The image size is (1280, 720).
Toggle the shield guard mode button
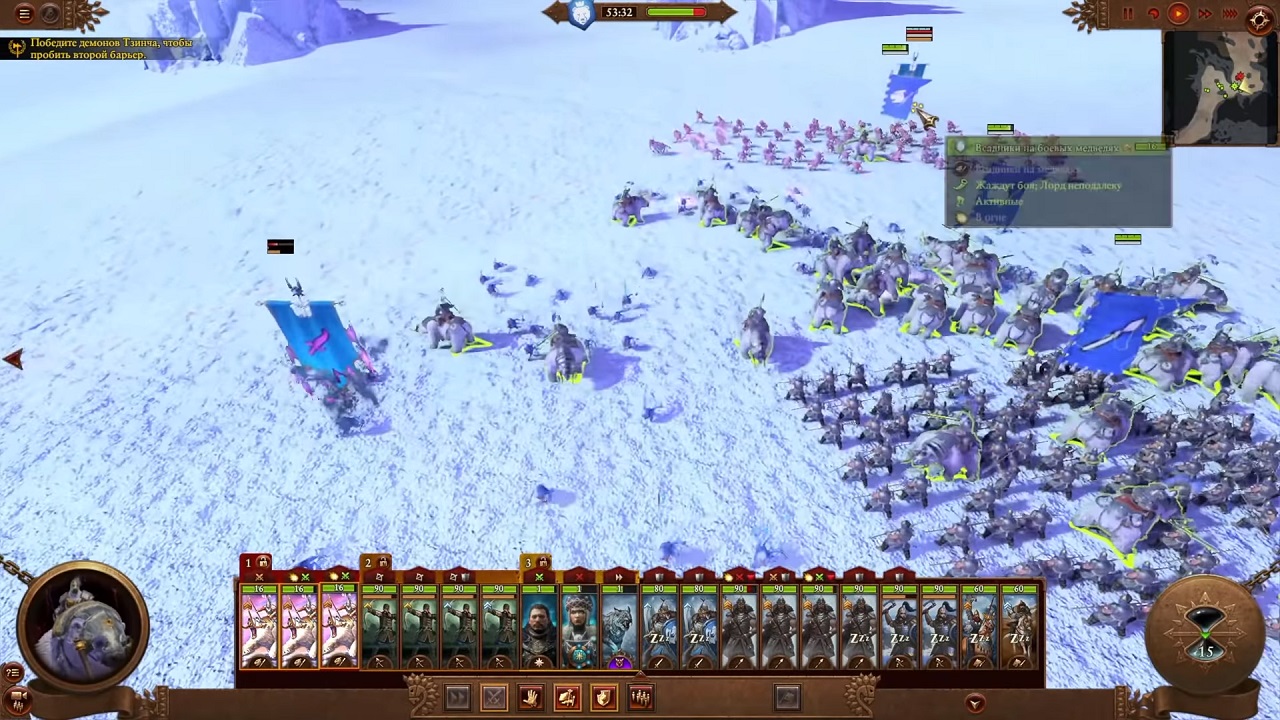[x=604, y=697]
